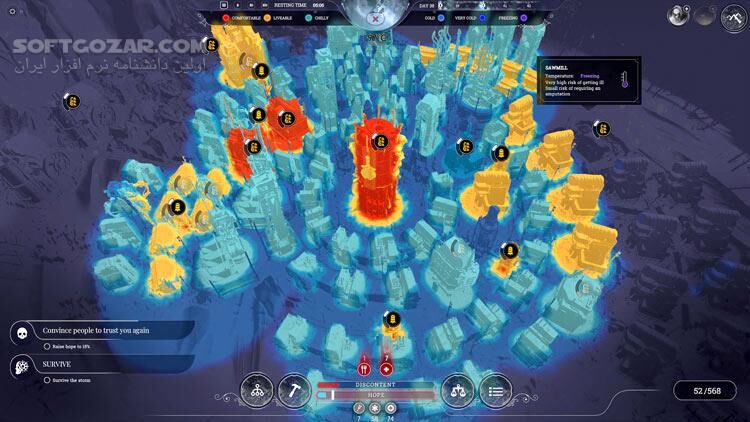Open the economy list panel button
This screenshot has height=422, width=750.
point(495,390)
